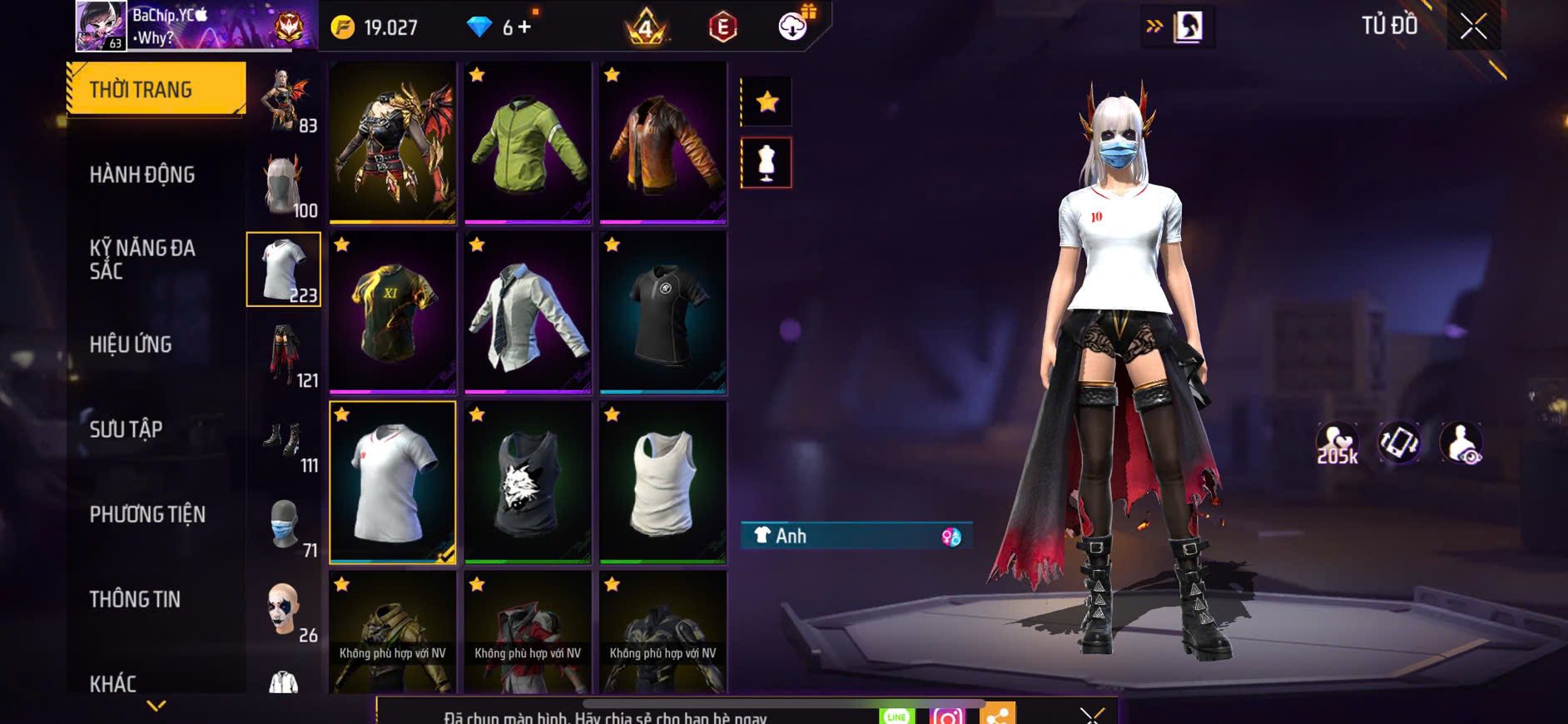Share screenshot via the Instagram icon
Viewport: 1568px width, 724px height.
coord(946,716)
